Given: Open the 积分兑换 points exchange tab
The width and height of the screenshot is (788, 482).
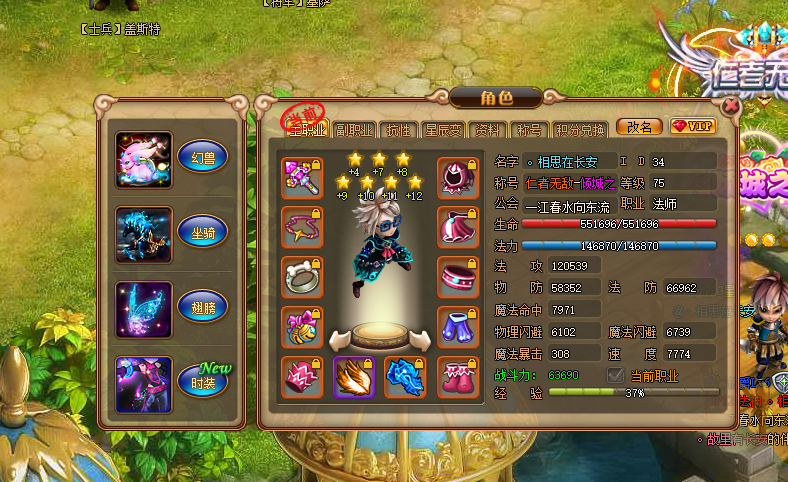Looking at the screenshot, I should [x=579, y=129].
